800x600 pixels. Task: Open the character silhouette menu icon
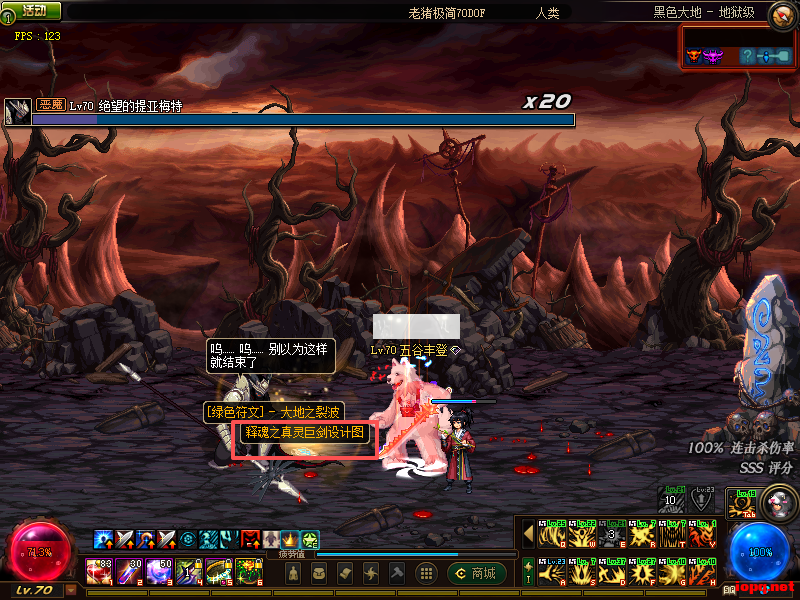tap(293, 573)
